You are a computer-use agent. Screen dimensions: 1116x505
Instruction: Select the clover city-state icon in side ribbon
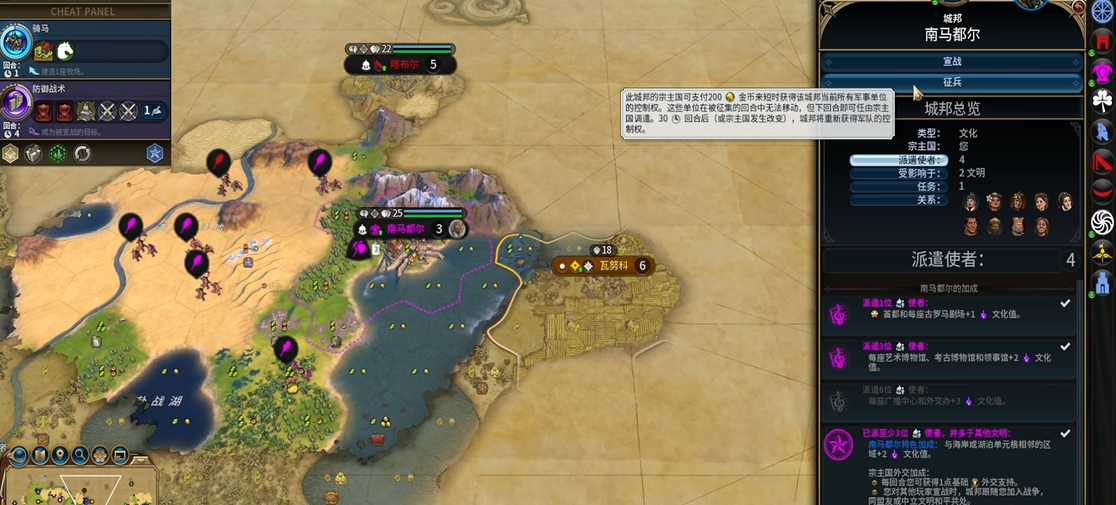[x=1102, y=100]
